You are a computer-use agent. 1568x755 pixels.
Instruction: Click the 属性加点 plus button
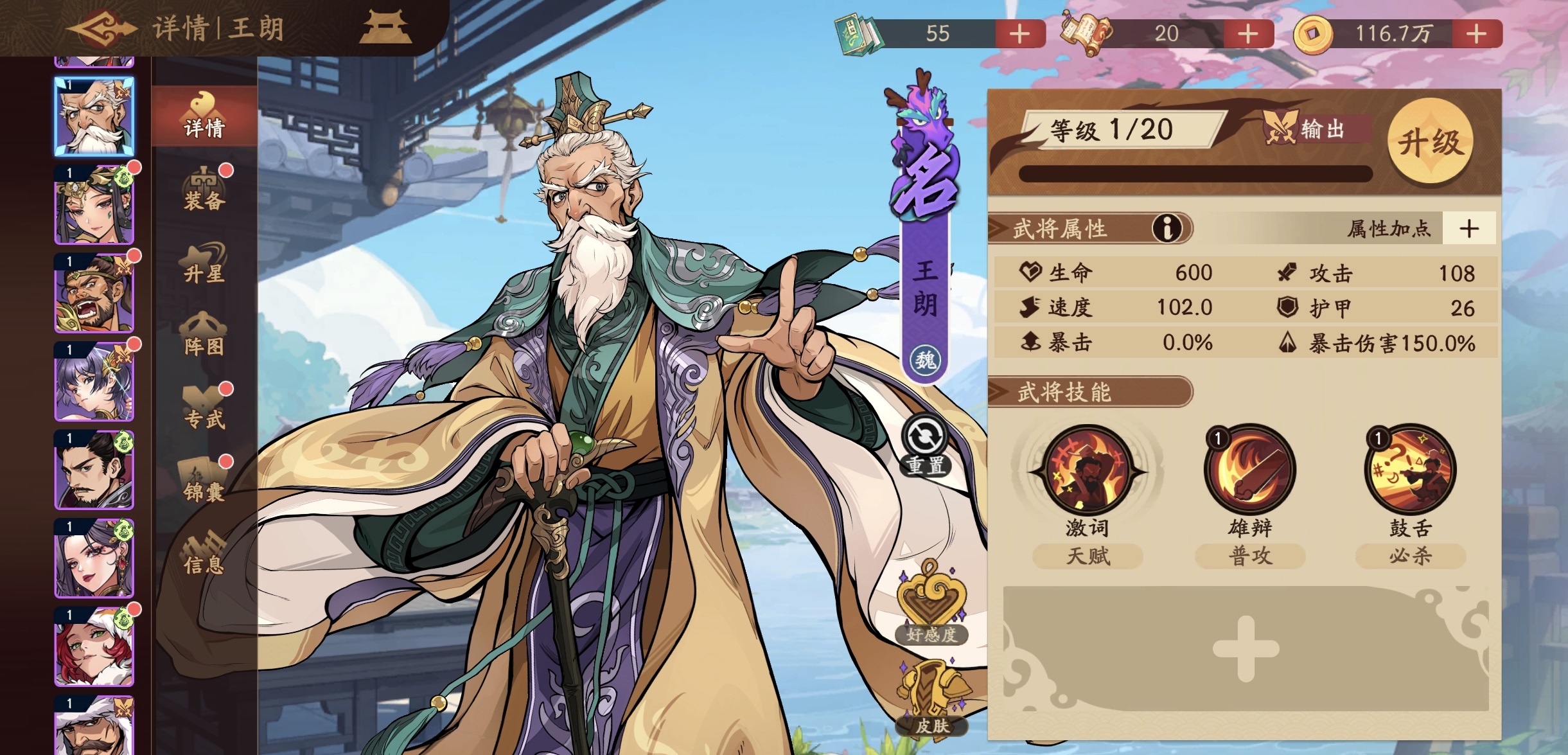[x=1468, y=229]
